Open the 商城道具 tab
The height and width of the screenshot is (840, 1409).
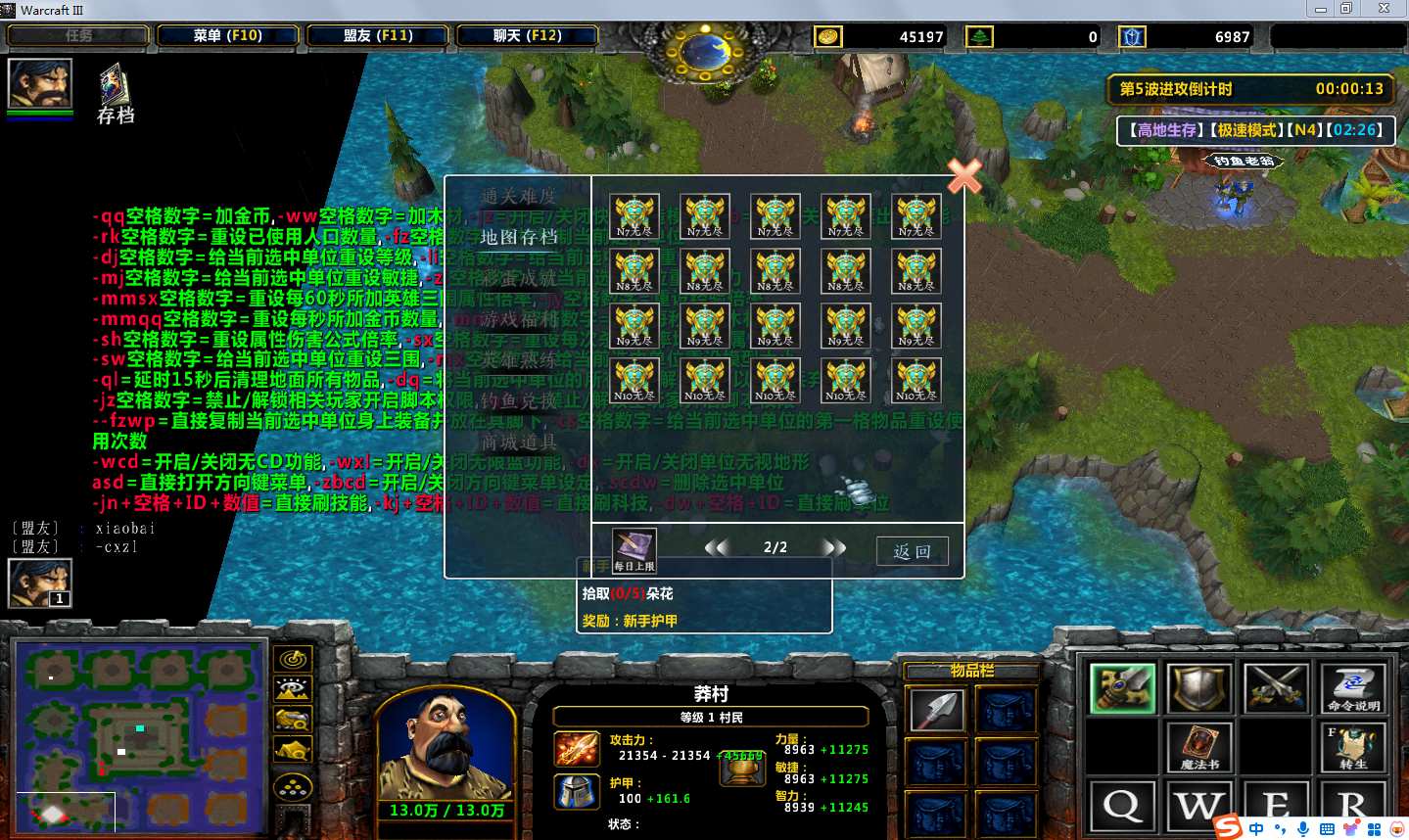(518, 443)
